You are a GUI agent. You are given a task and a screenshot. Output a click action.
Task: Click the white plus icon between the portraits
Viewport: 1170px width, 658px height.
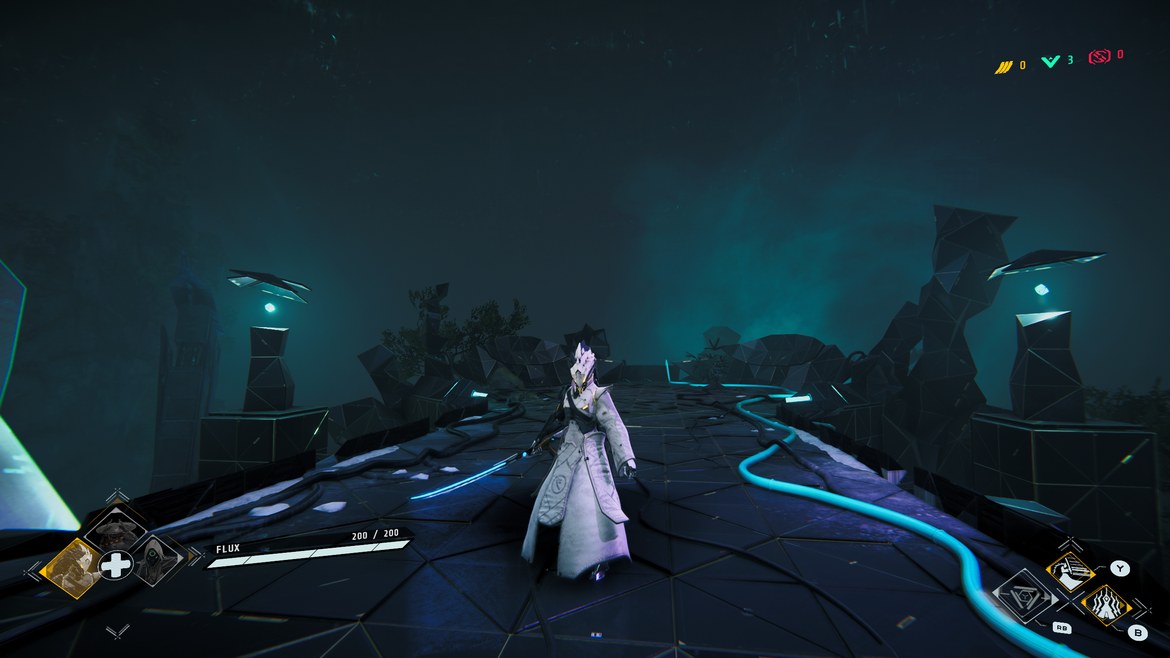tap(115, 566)
